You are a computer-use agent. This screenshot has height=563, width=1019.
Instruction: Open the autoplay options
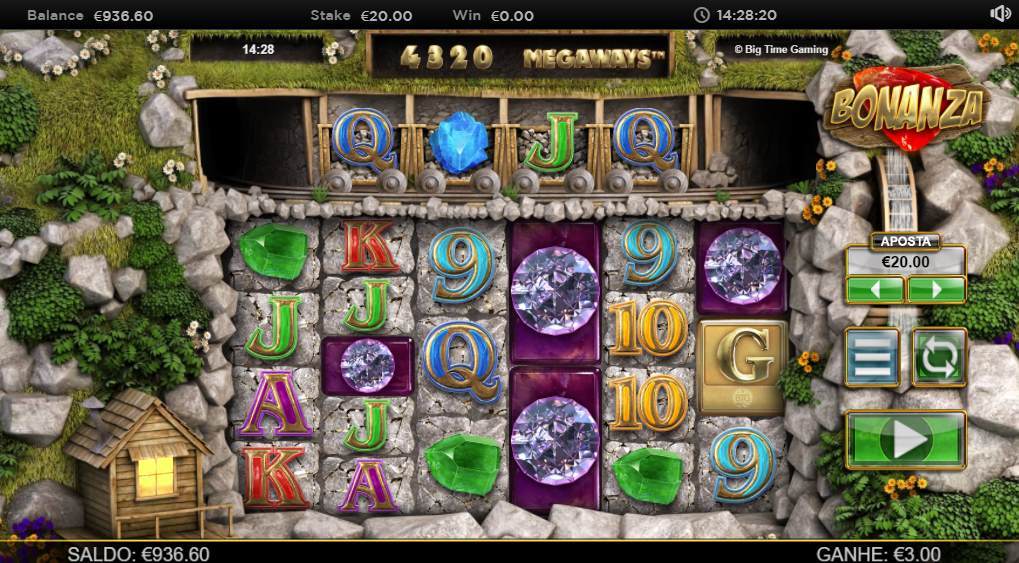tap(938, 357)
